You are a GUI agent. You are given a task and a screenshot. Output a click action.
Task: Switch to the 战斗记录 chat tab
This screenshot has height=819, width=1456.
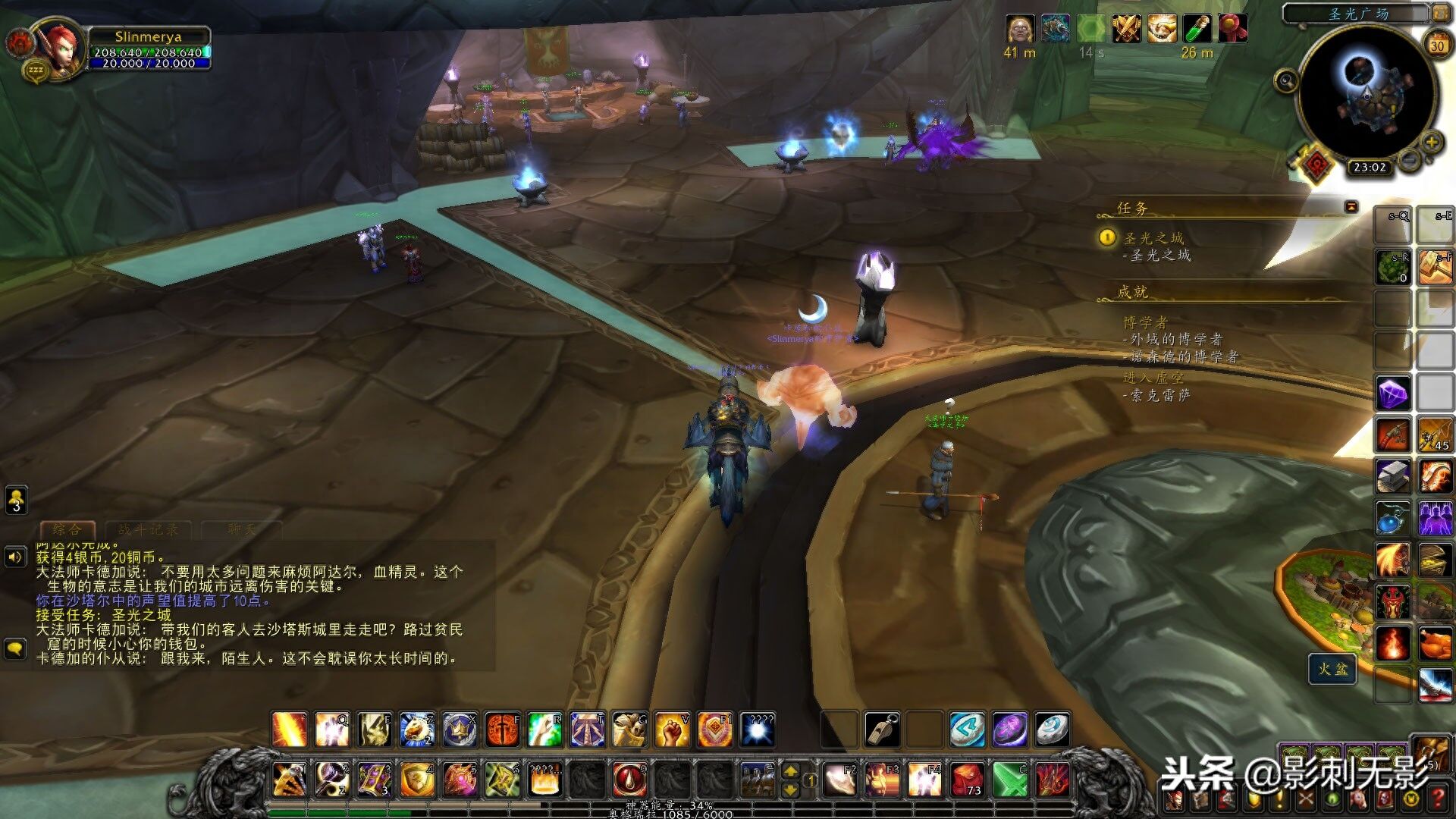(148, 529)
